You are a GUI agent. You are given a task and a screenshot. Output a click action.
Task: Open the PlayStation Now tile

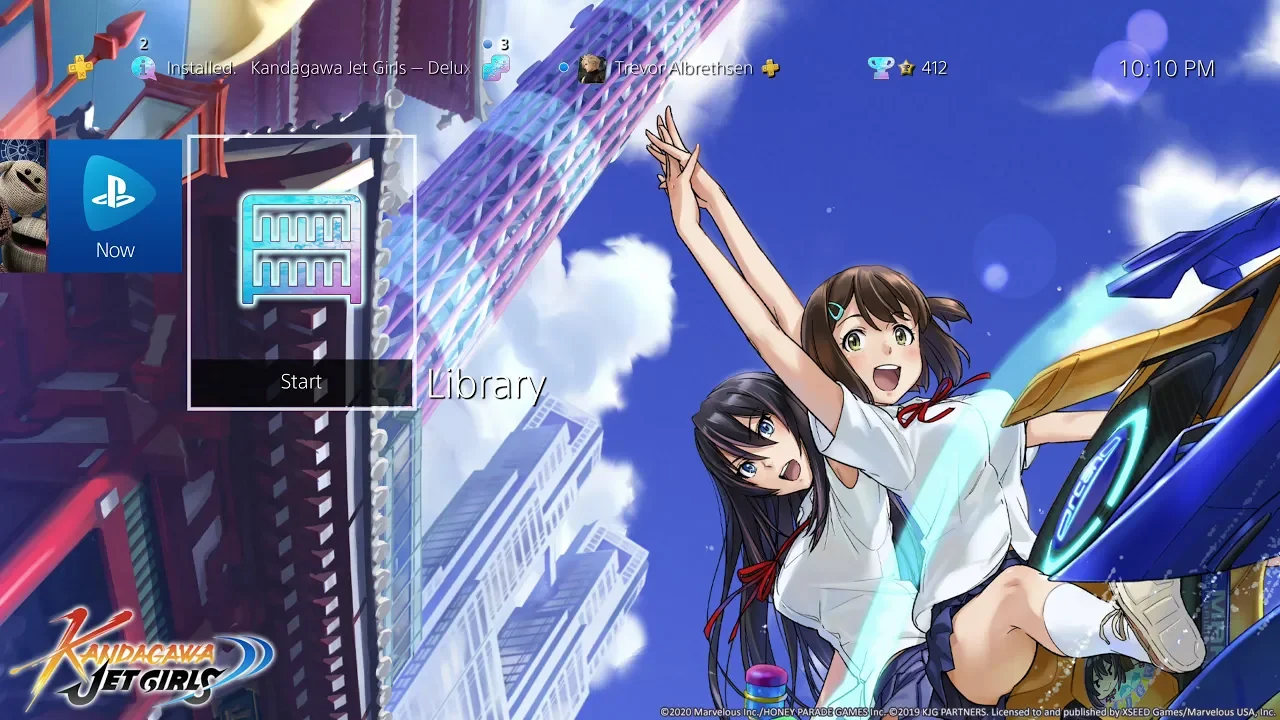pos(115,206)
